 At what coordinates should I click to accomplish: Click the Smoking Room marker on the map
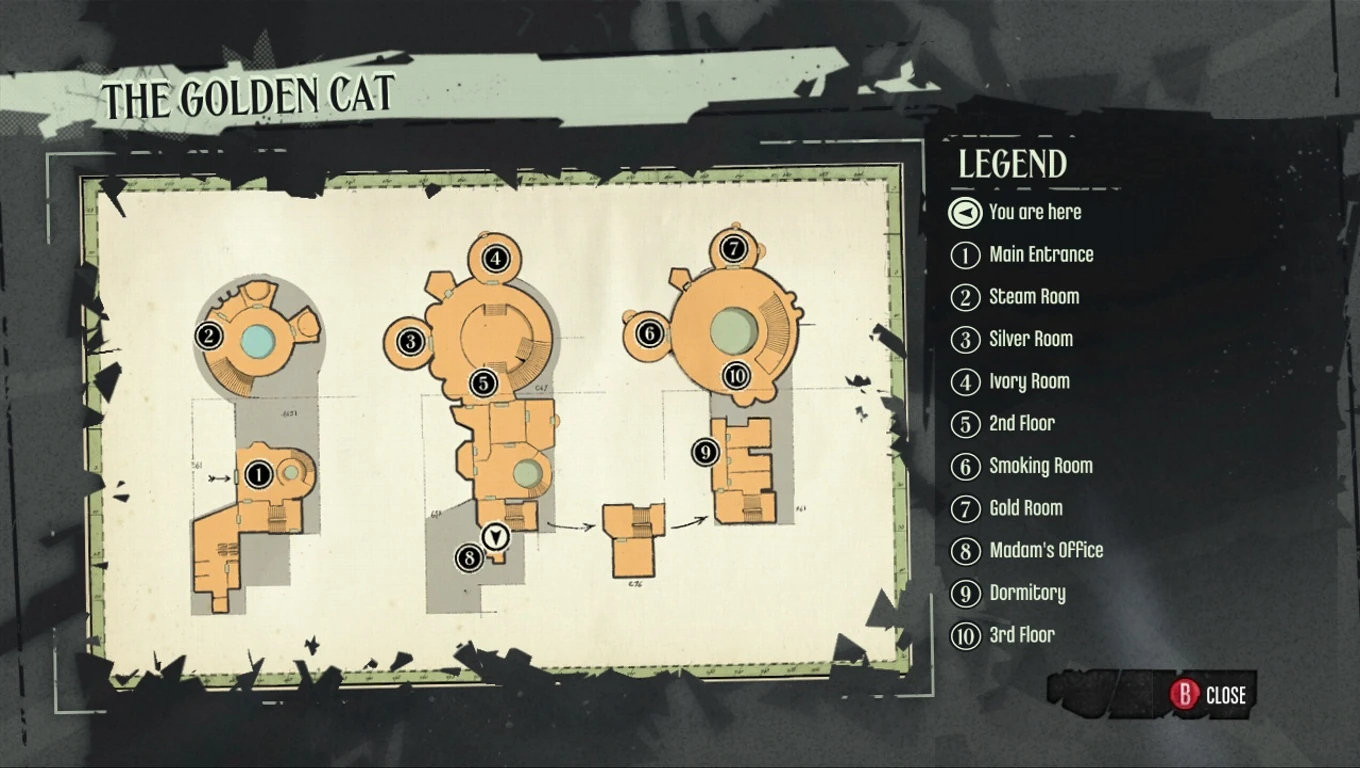650,330
